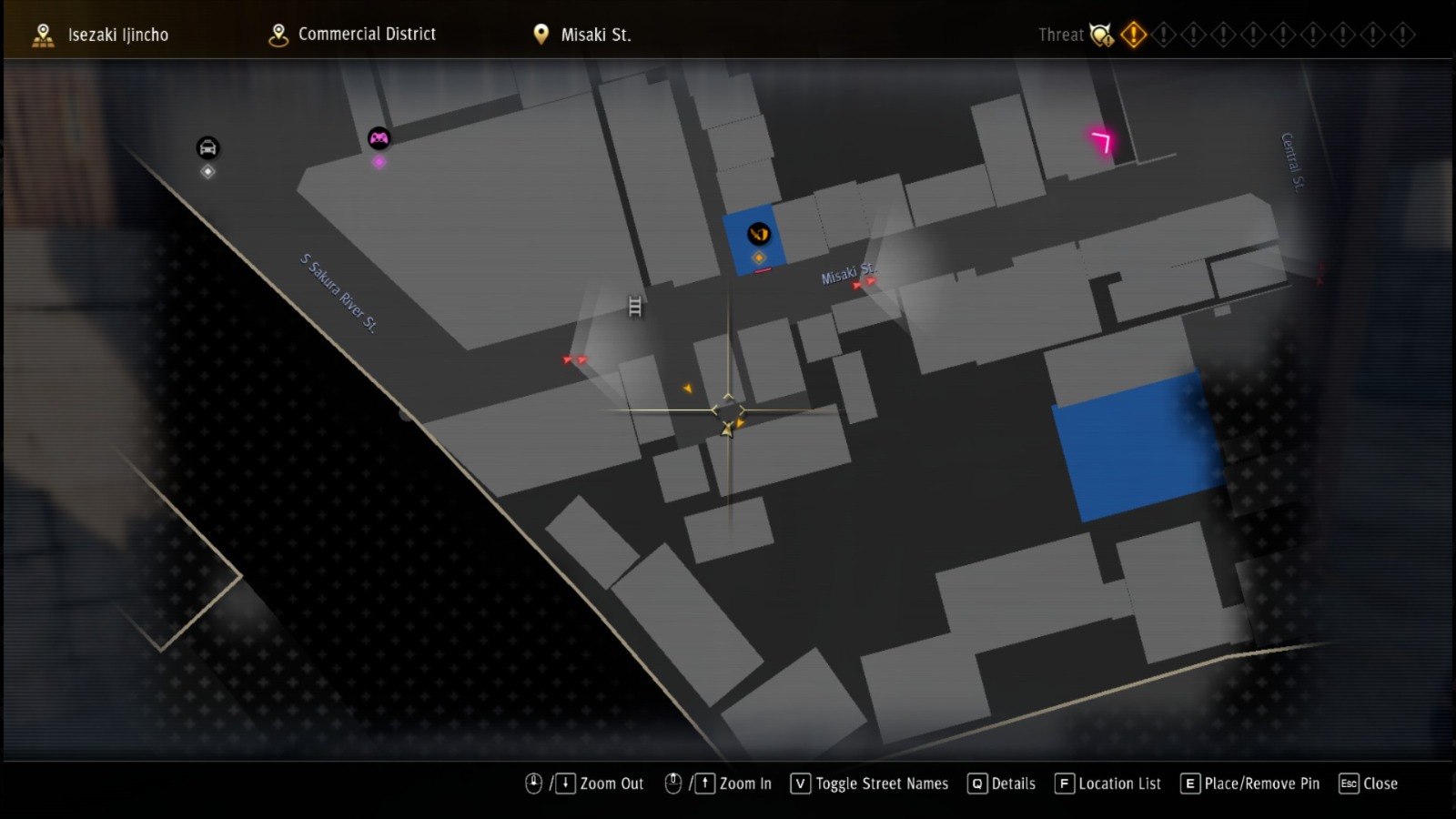Image resolution: width=1456 pixels, height=819 pixels.
Task: Click the pink arcade controller icon
Action: [378, 138]
